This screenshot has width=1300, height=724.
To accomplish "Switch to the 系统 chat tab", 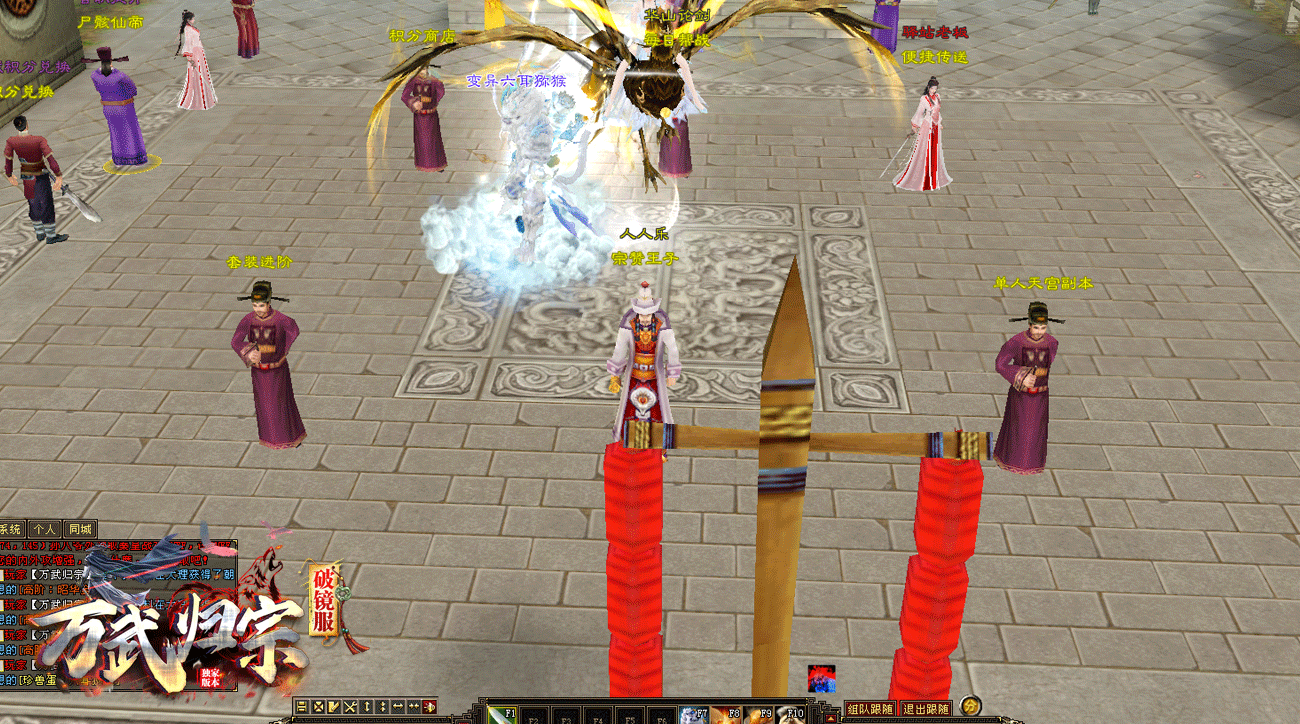I will pos(11,529).
